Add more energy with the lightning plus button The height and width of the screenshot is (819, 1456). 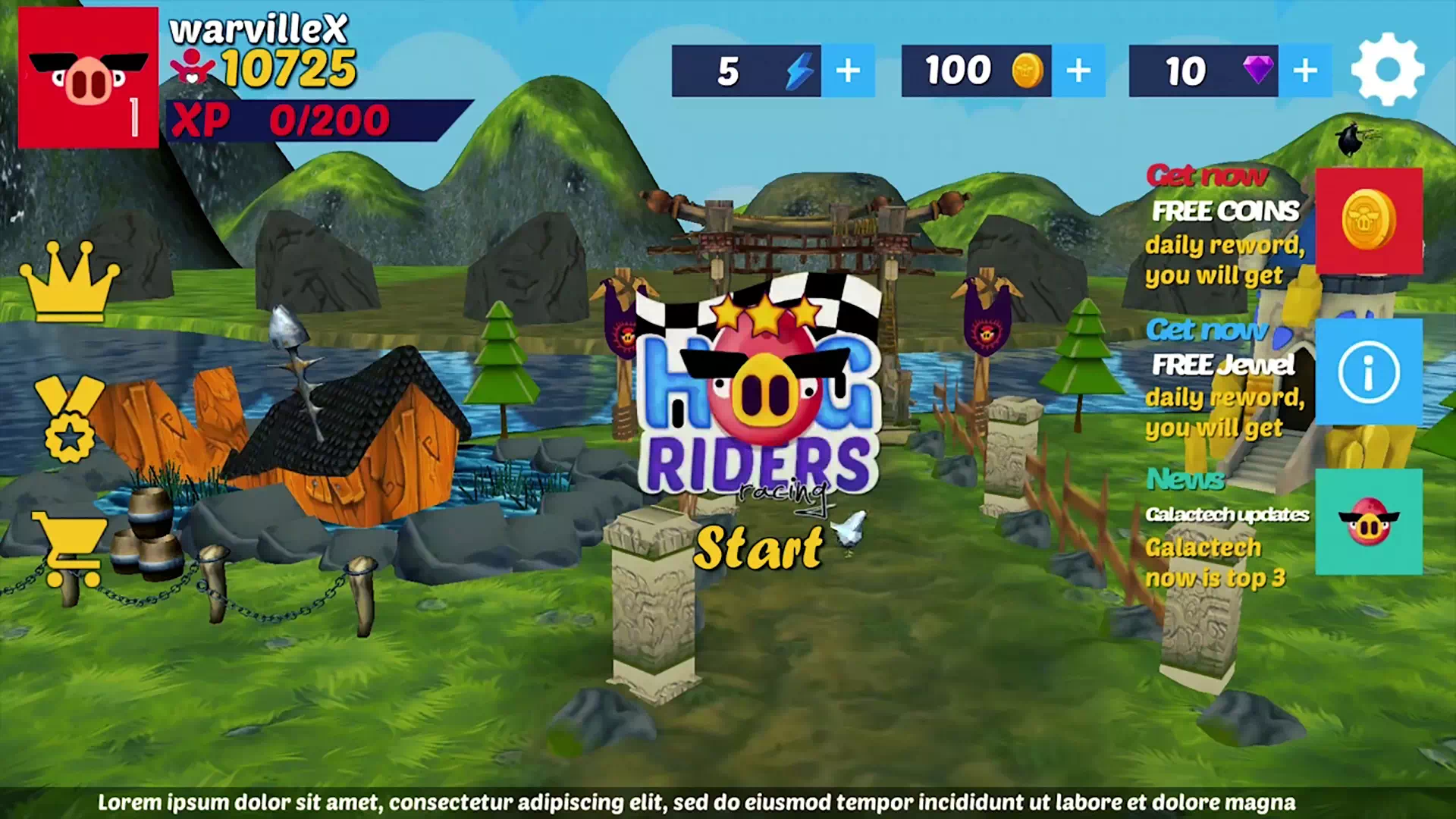[848, 71]
